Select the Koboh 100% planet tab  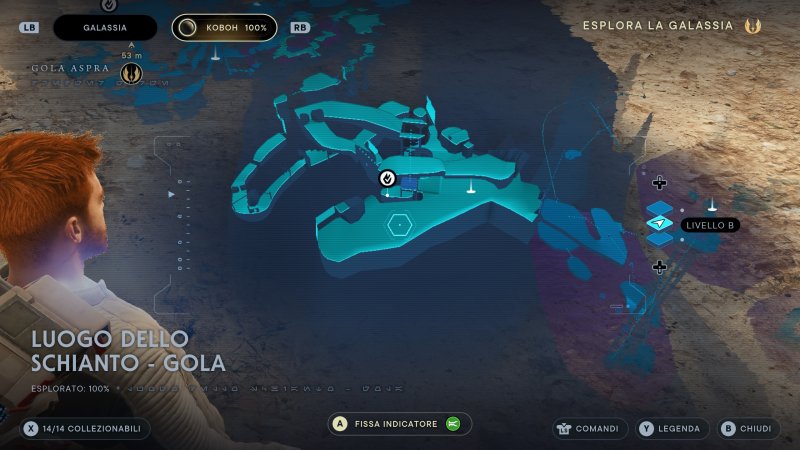click(224, 28)
